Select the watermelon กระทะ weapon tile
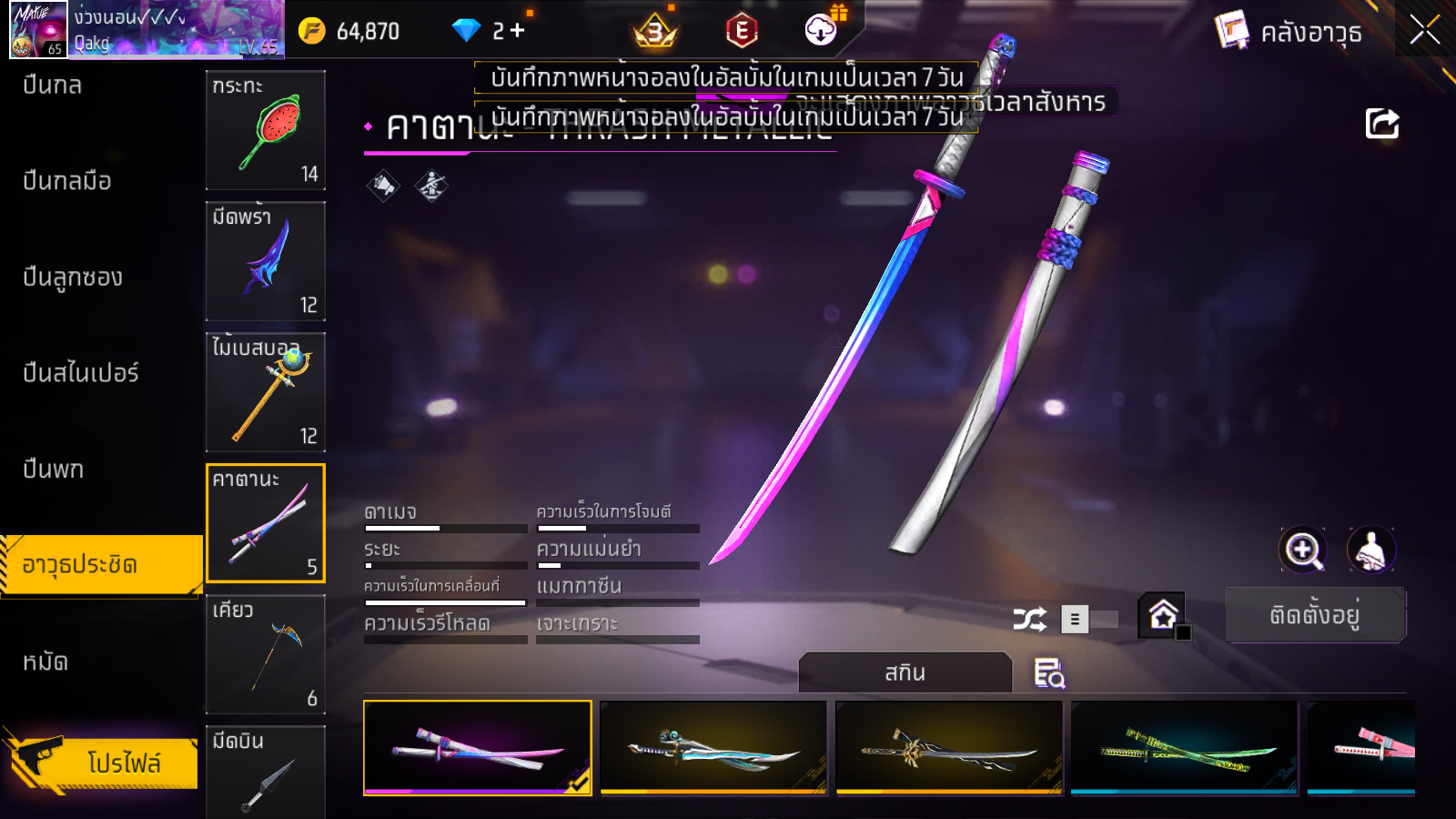 coord(266,130)
